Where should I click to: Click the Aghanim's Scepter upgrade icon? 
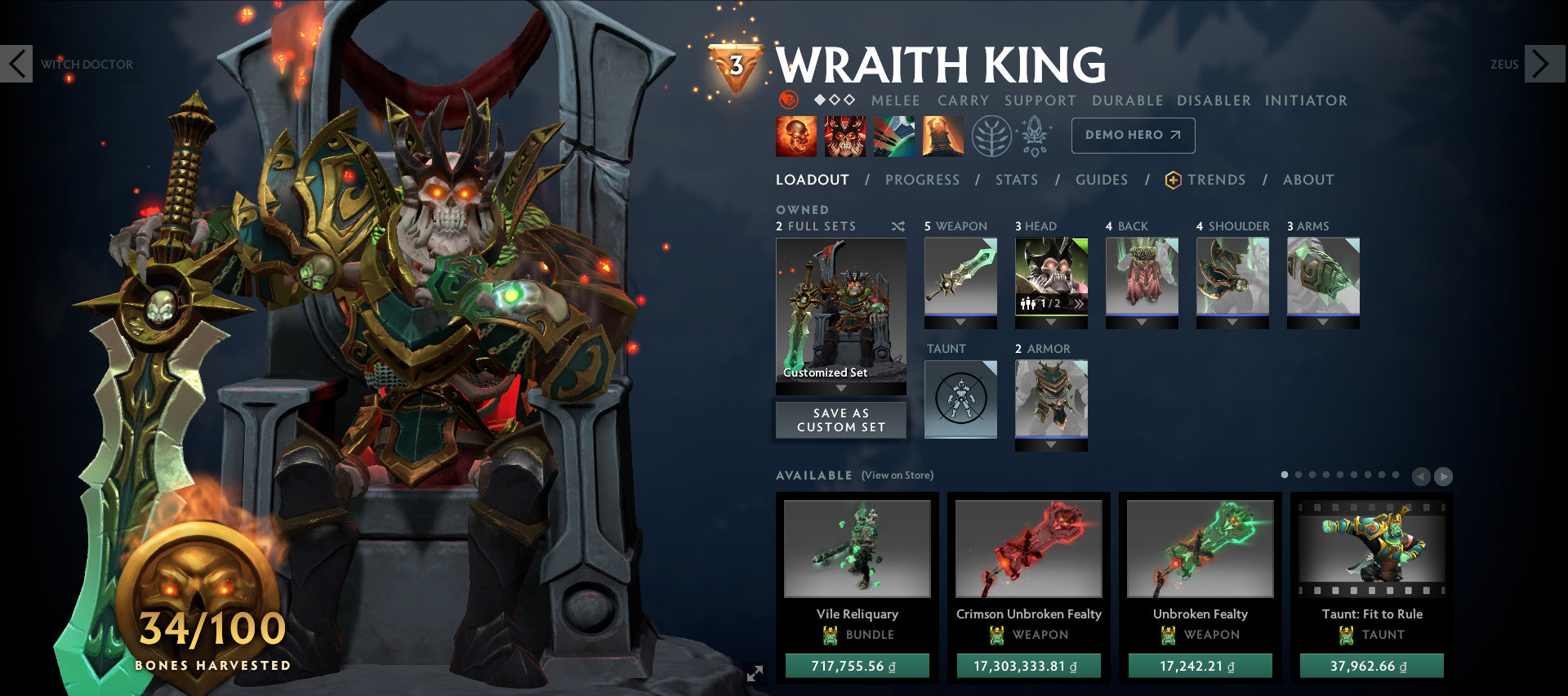click(1034, 136)
